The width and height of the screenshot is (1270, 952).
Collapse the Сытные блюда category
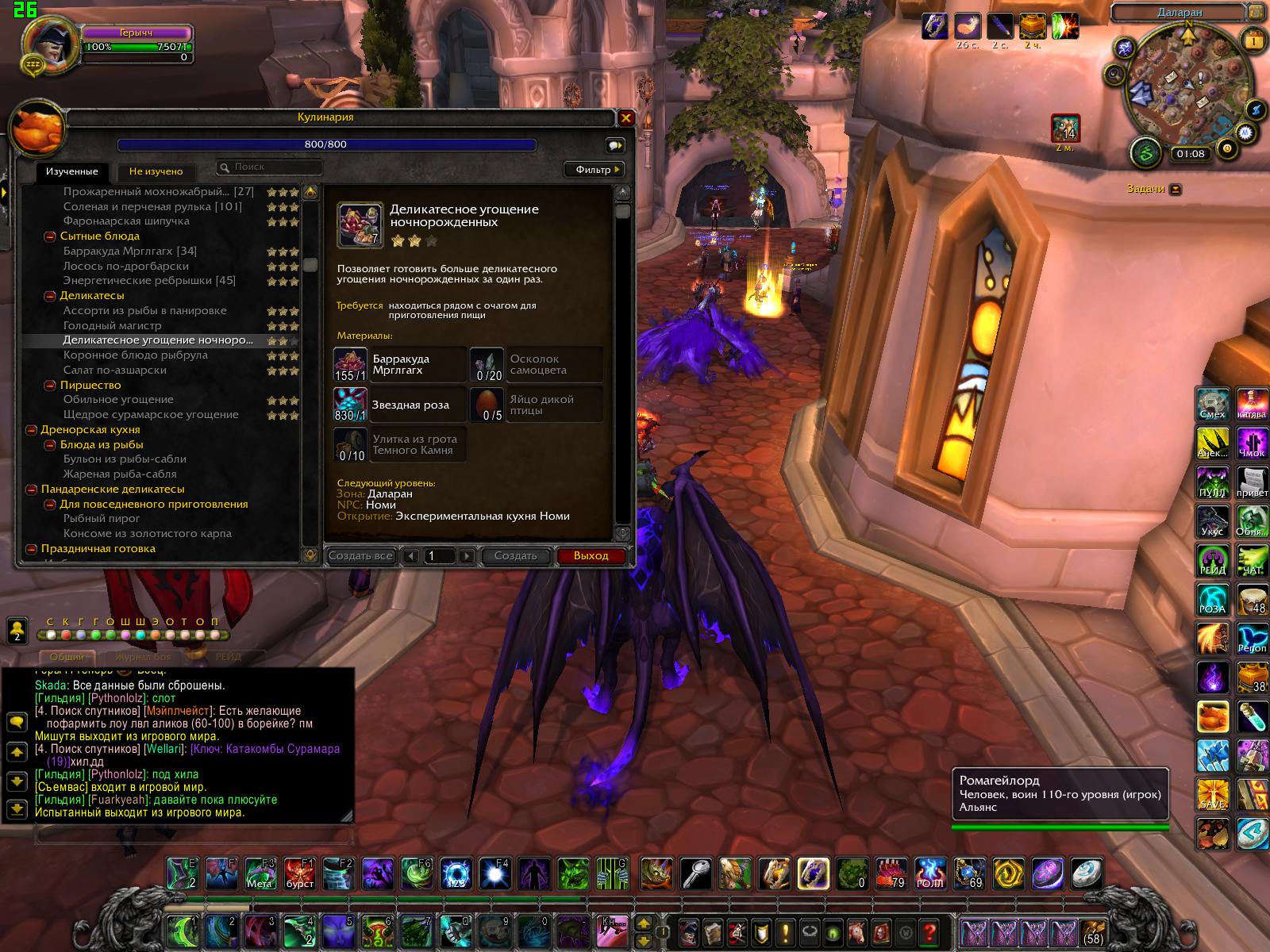point(50,236)
